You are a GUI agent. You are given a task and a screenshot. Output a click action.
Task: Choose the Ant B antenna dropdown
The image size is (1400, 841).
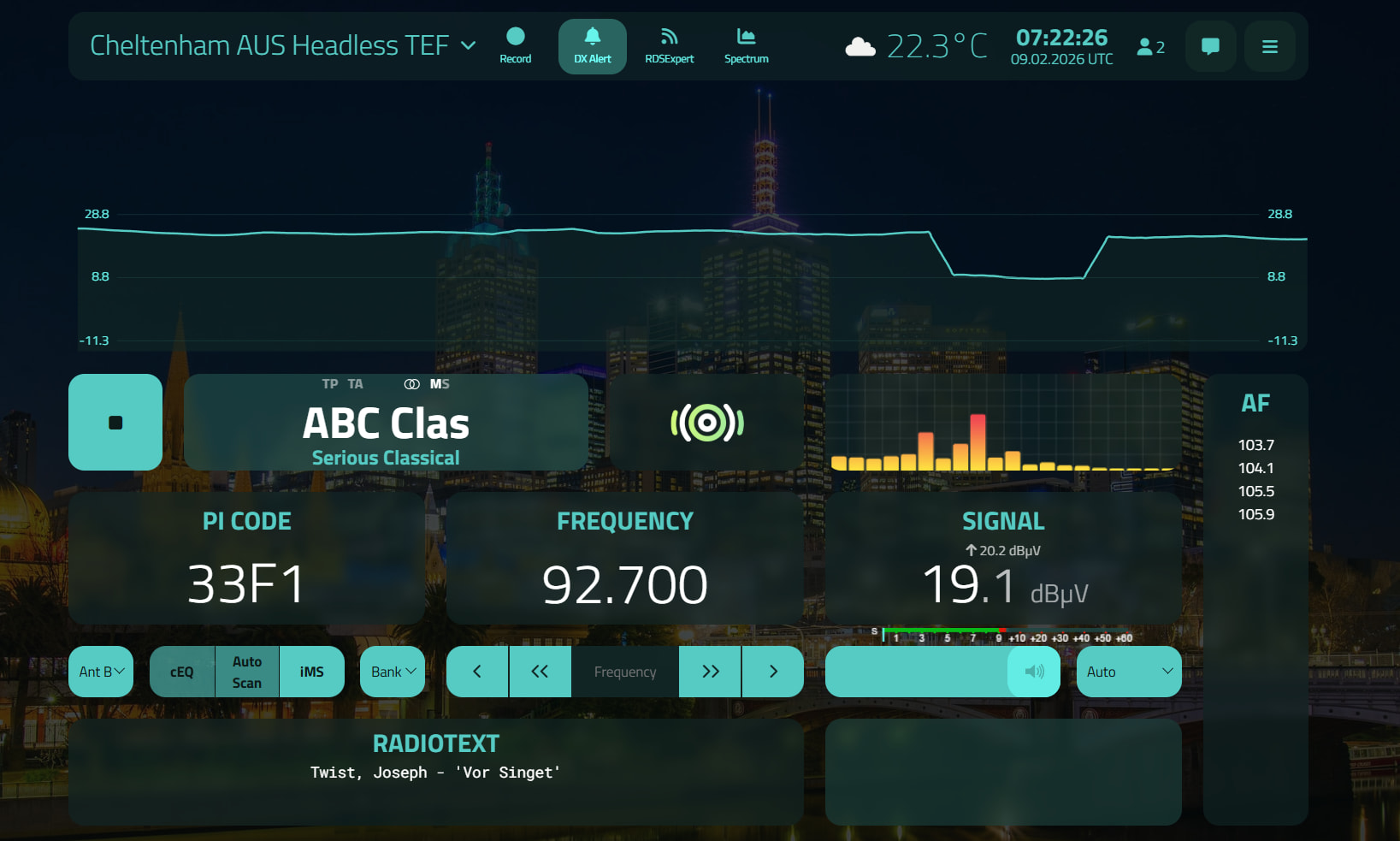click(101, 672)
